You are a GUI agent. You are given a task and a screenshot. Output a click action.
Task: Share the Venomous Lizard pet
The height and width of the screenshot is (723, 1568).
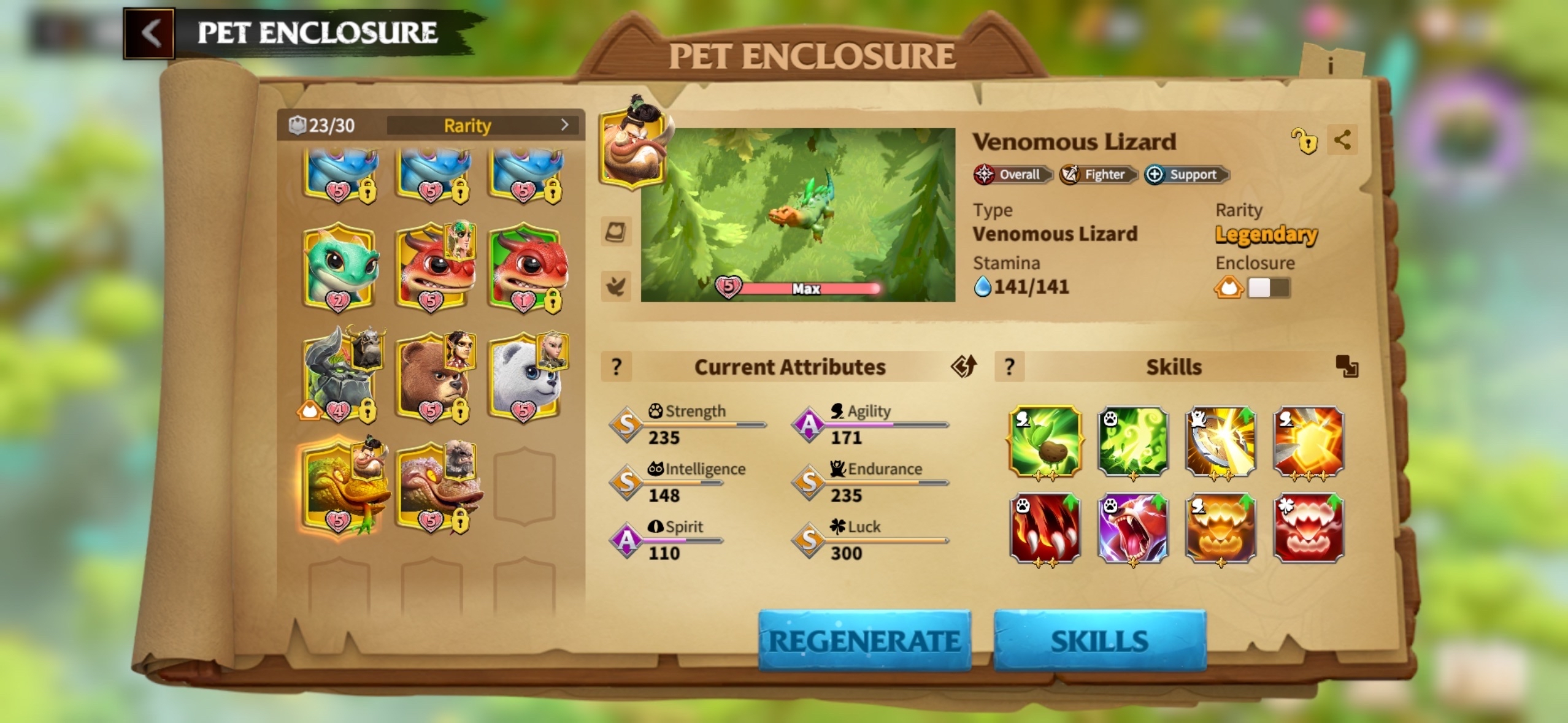(1342, 140)
